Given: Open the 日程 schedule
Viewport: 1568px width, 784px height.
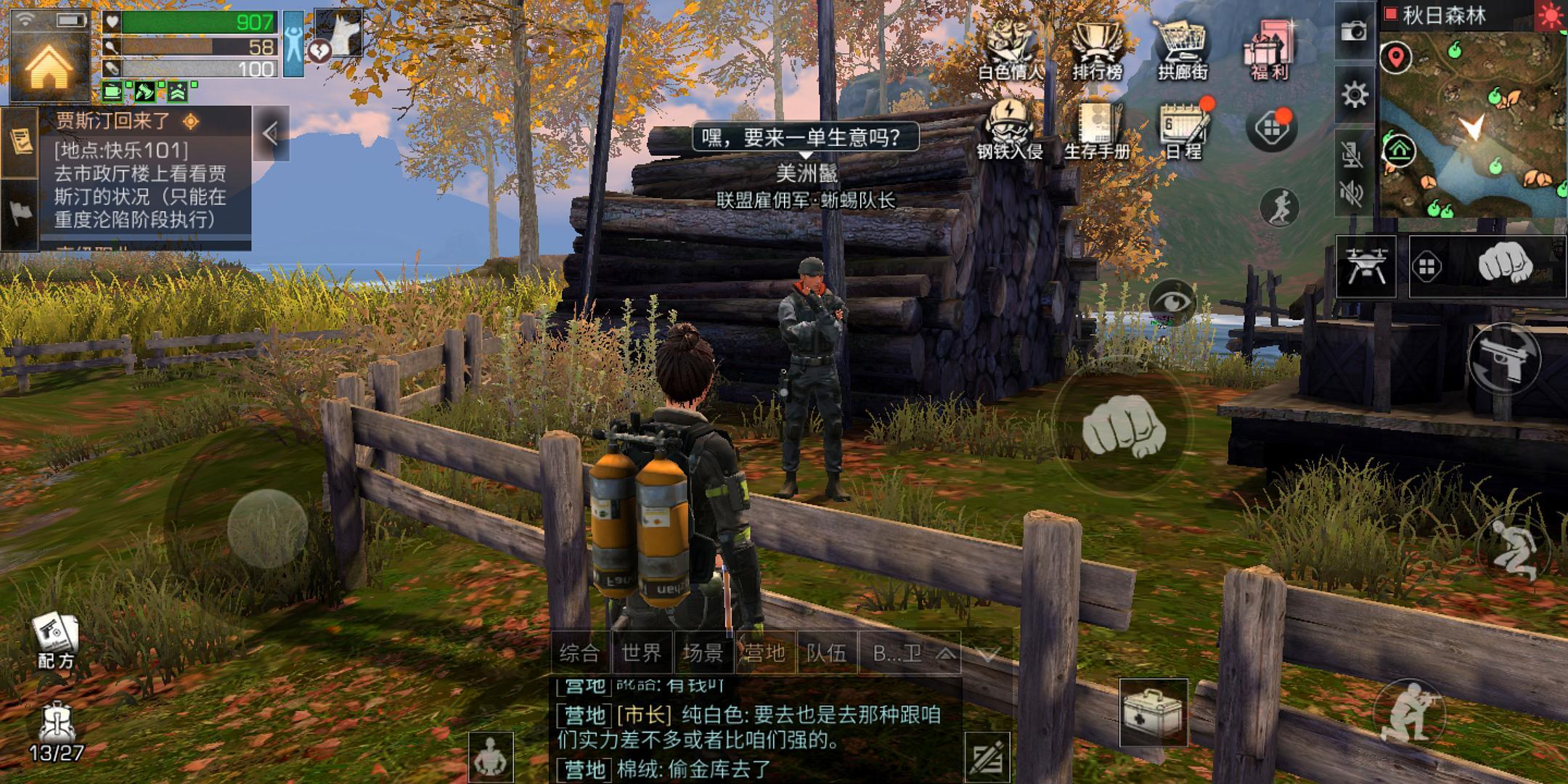Looking at the screenshot, I should click(x=1183, y=129).
